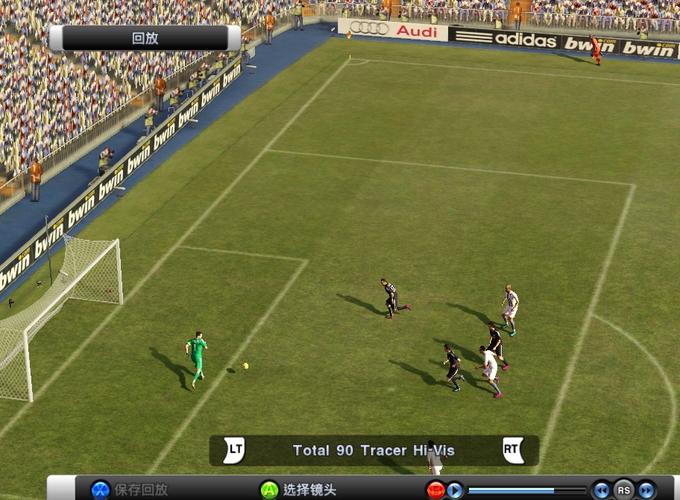Fast-forward the replay with the right arrow

pos(647,490)
